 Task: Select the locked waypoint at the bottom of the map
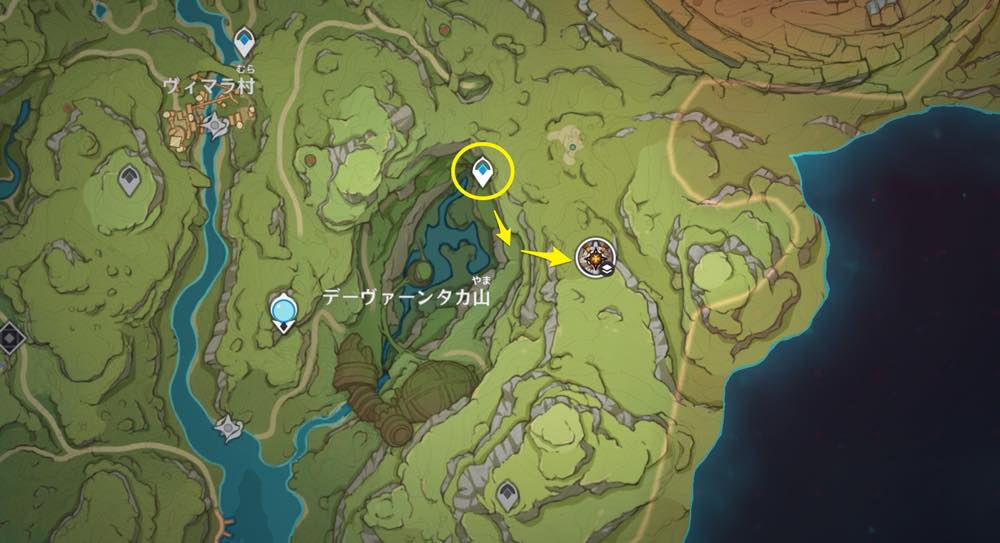click(x=508, y=492)
